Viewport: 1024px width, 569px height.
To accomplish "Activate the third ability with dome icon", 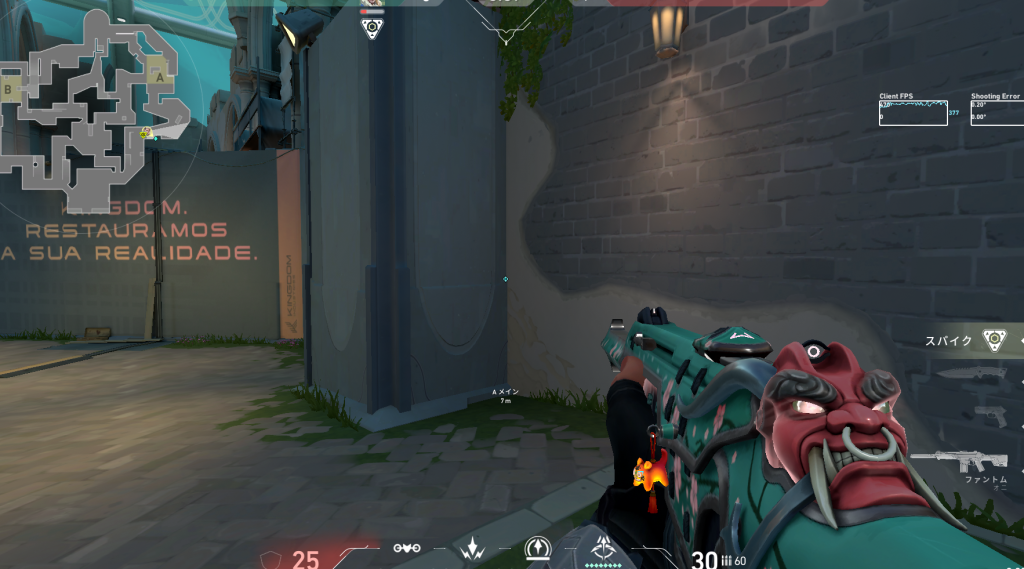I will click(538, 547).
